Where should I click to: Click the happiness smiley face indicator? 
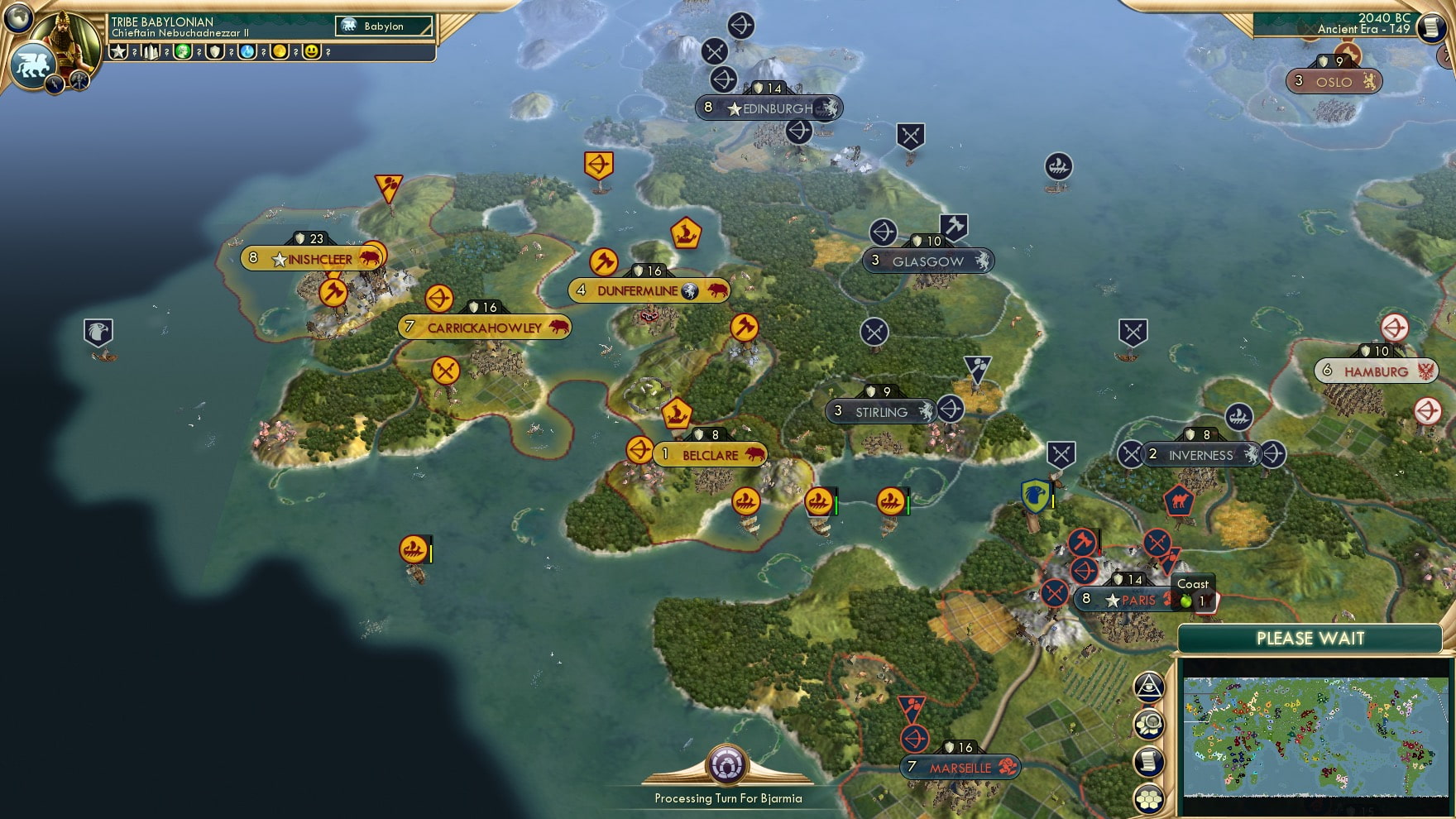[309, 53]
